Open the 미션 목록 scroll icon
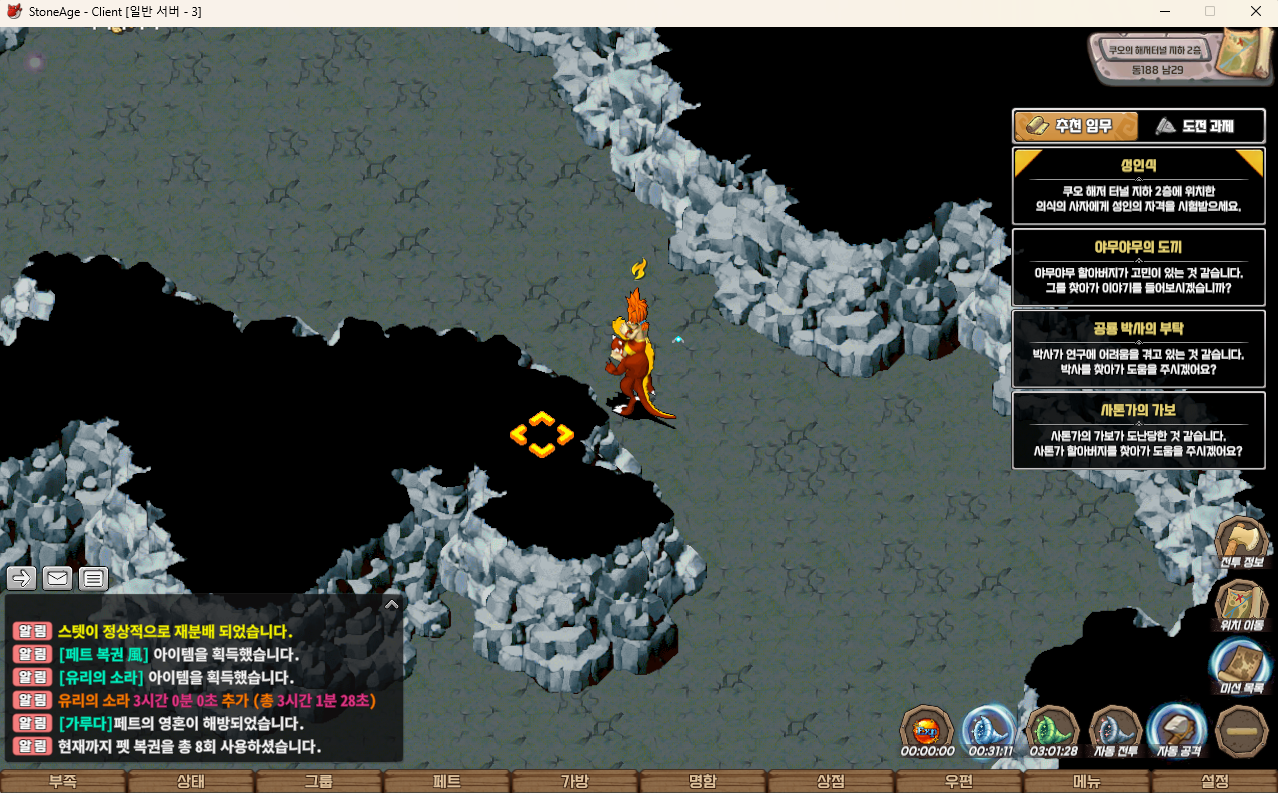This screenshot has width=1278, height=793. tap(1242, 666)
